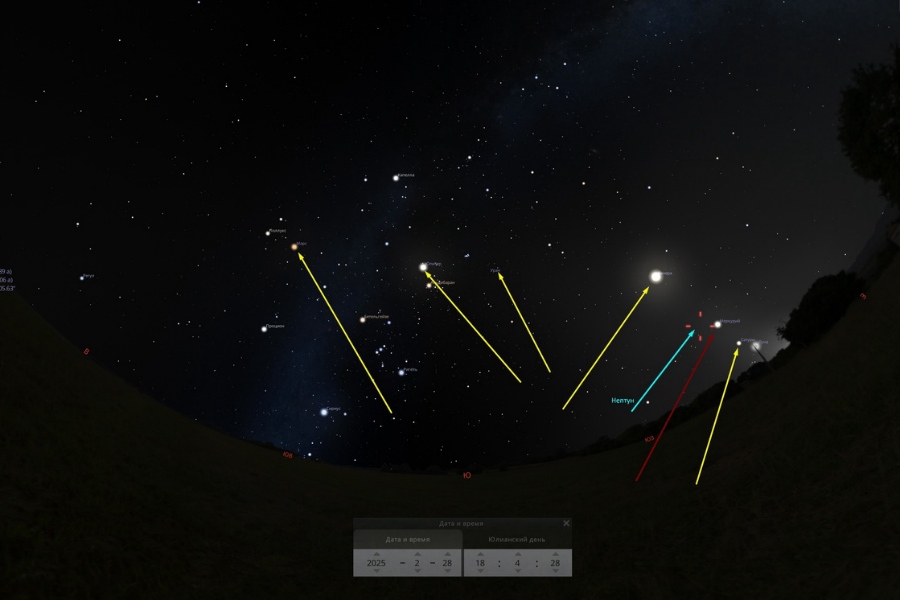
Task: Select the minute field showing 4
Action: tap(517, 563)
